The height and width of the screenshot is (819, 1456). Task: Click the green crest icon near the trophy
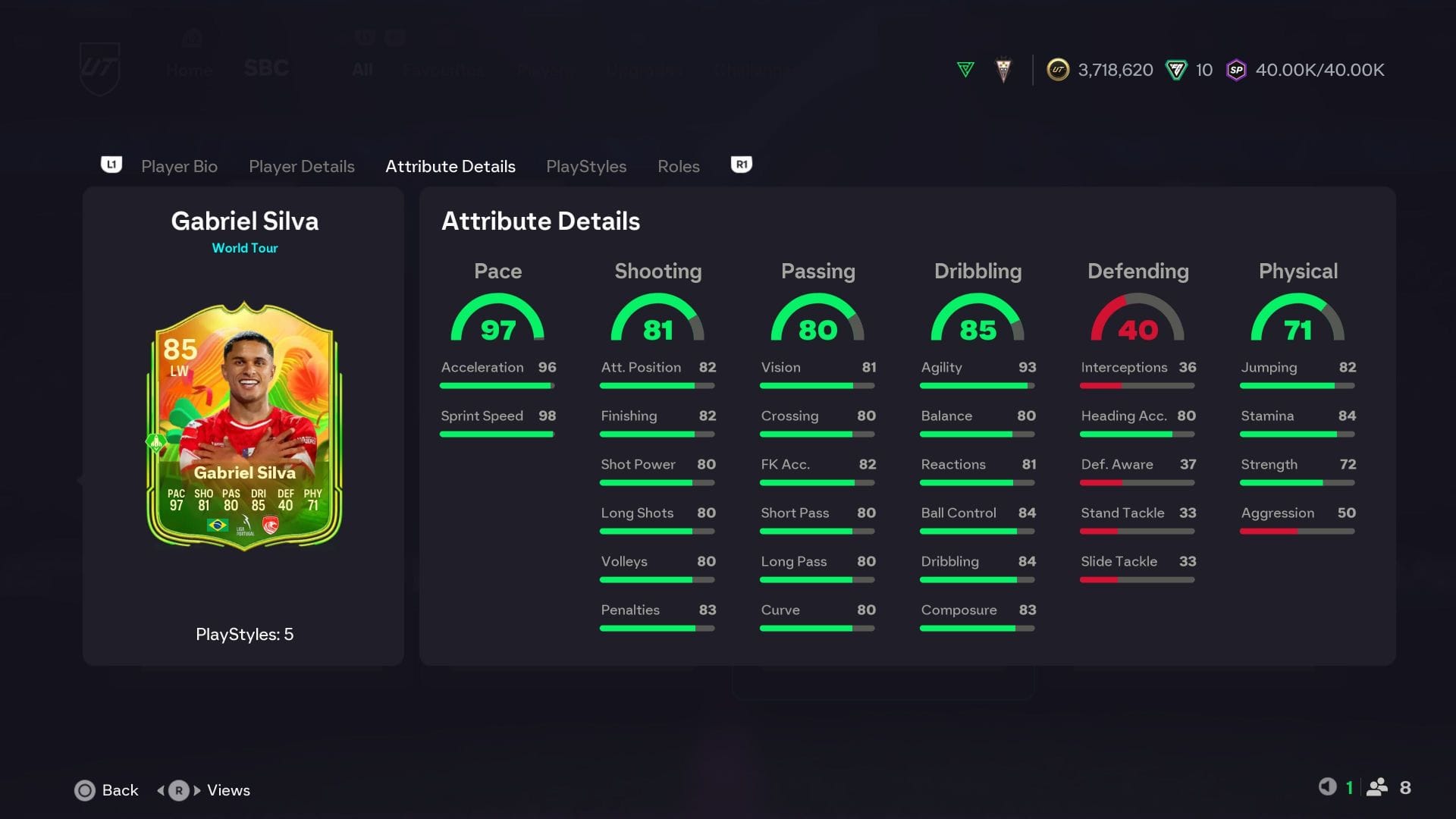(966, 70)
